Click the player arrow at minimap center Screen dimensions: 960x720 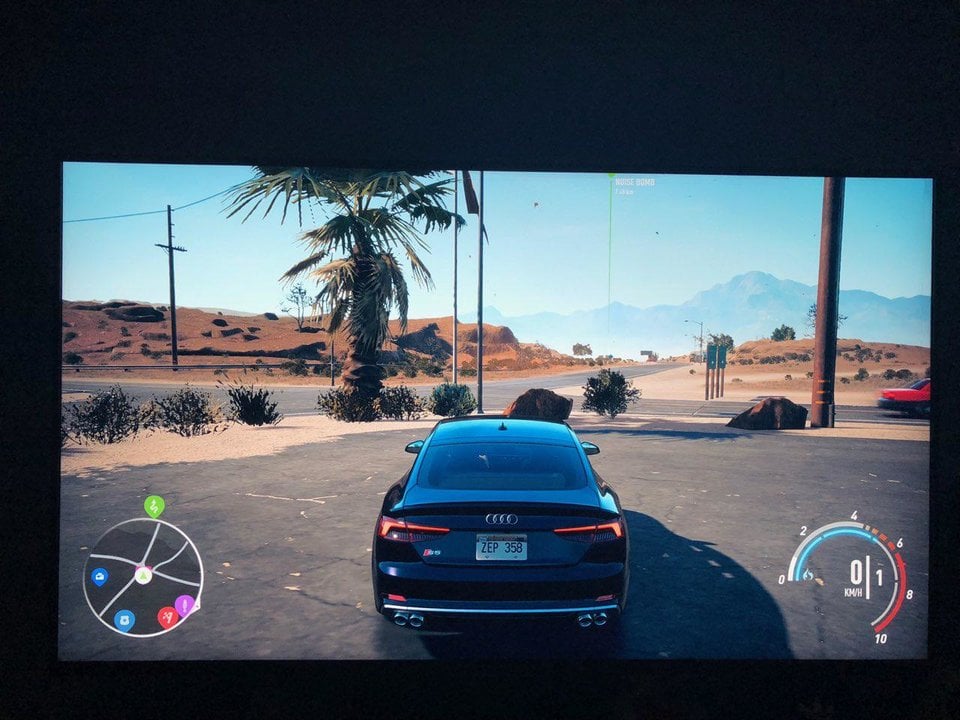[x=143, y=575]
